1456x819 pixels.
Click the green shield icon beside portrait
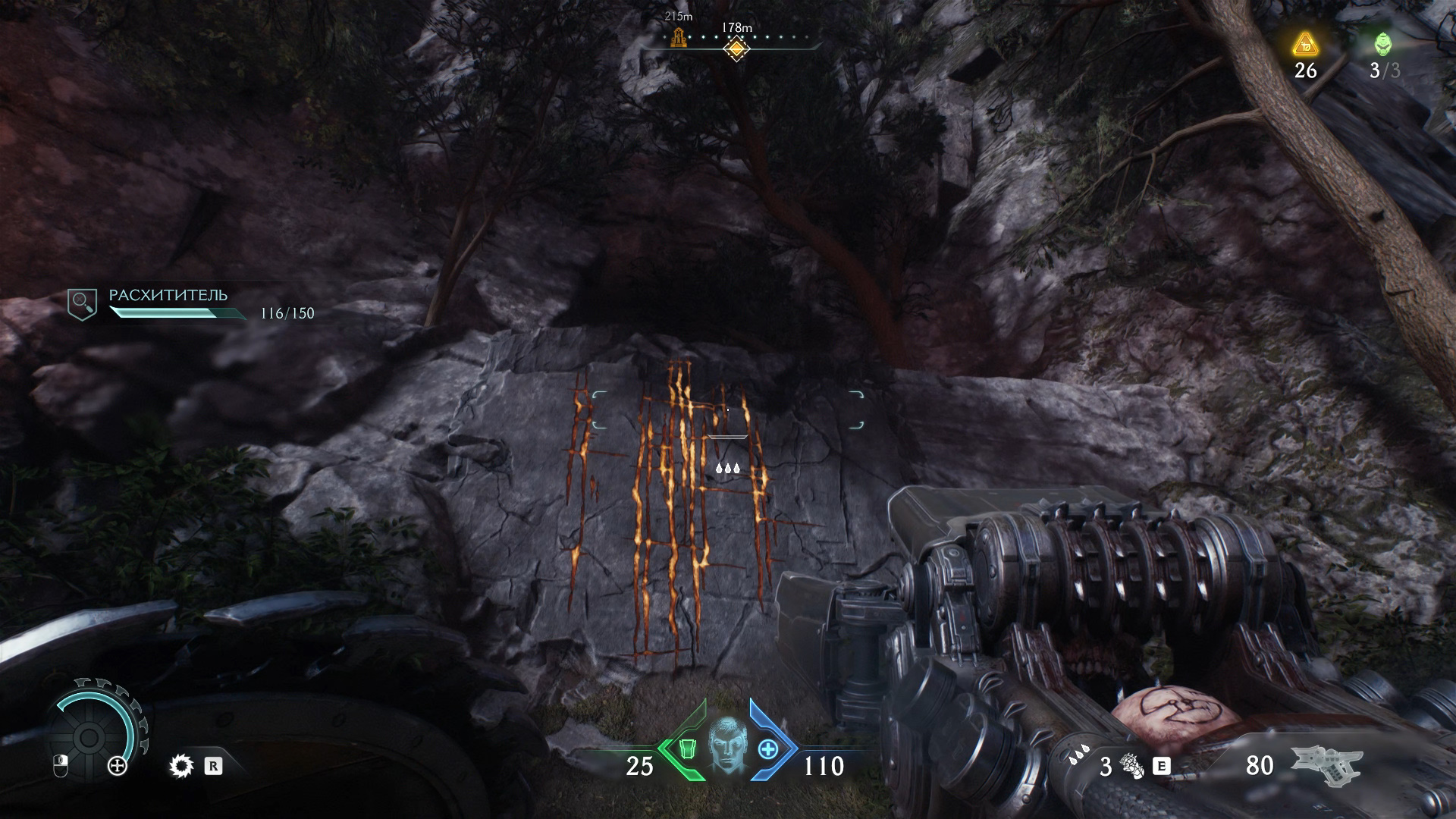click(x=687, y=749)
